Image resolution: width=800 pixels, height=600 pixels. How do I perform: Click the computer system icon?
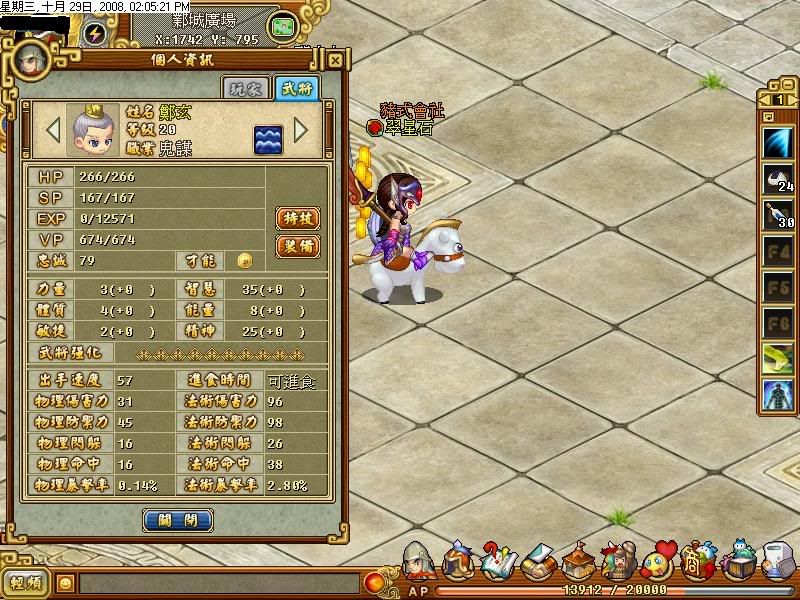[778, 560]
